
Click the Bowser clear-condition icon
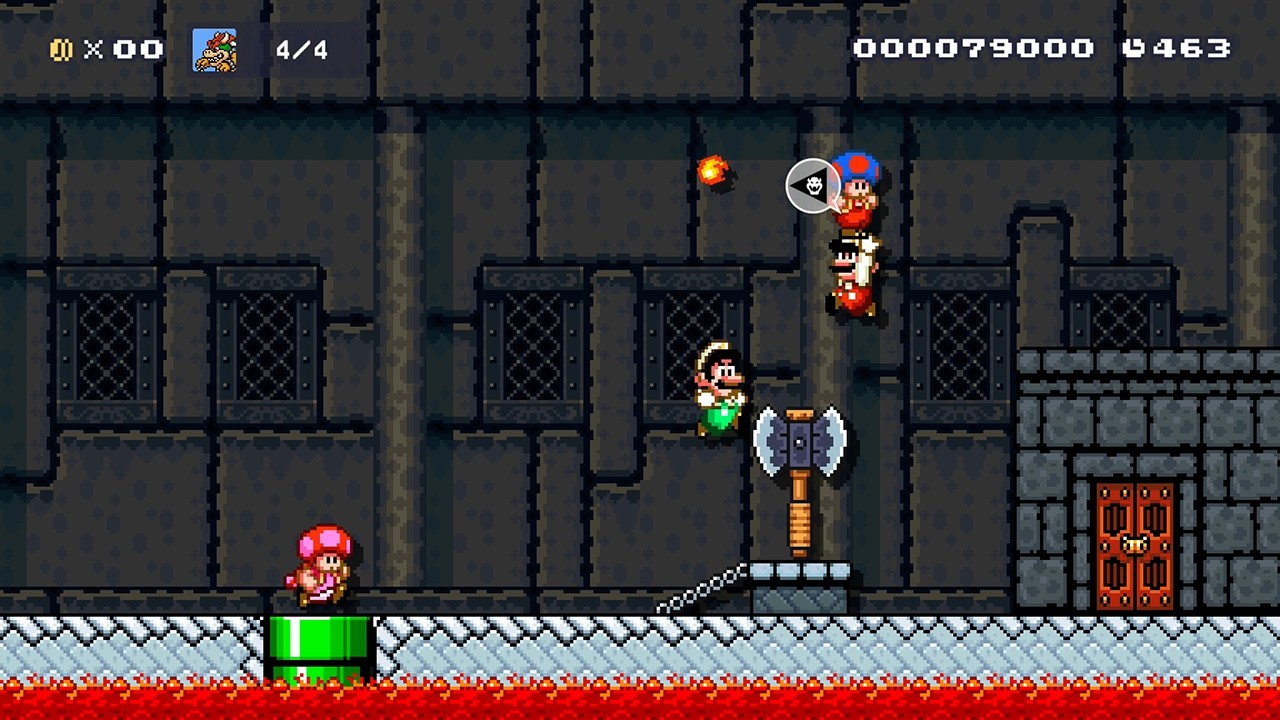[215, 50]
